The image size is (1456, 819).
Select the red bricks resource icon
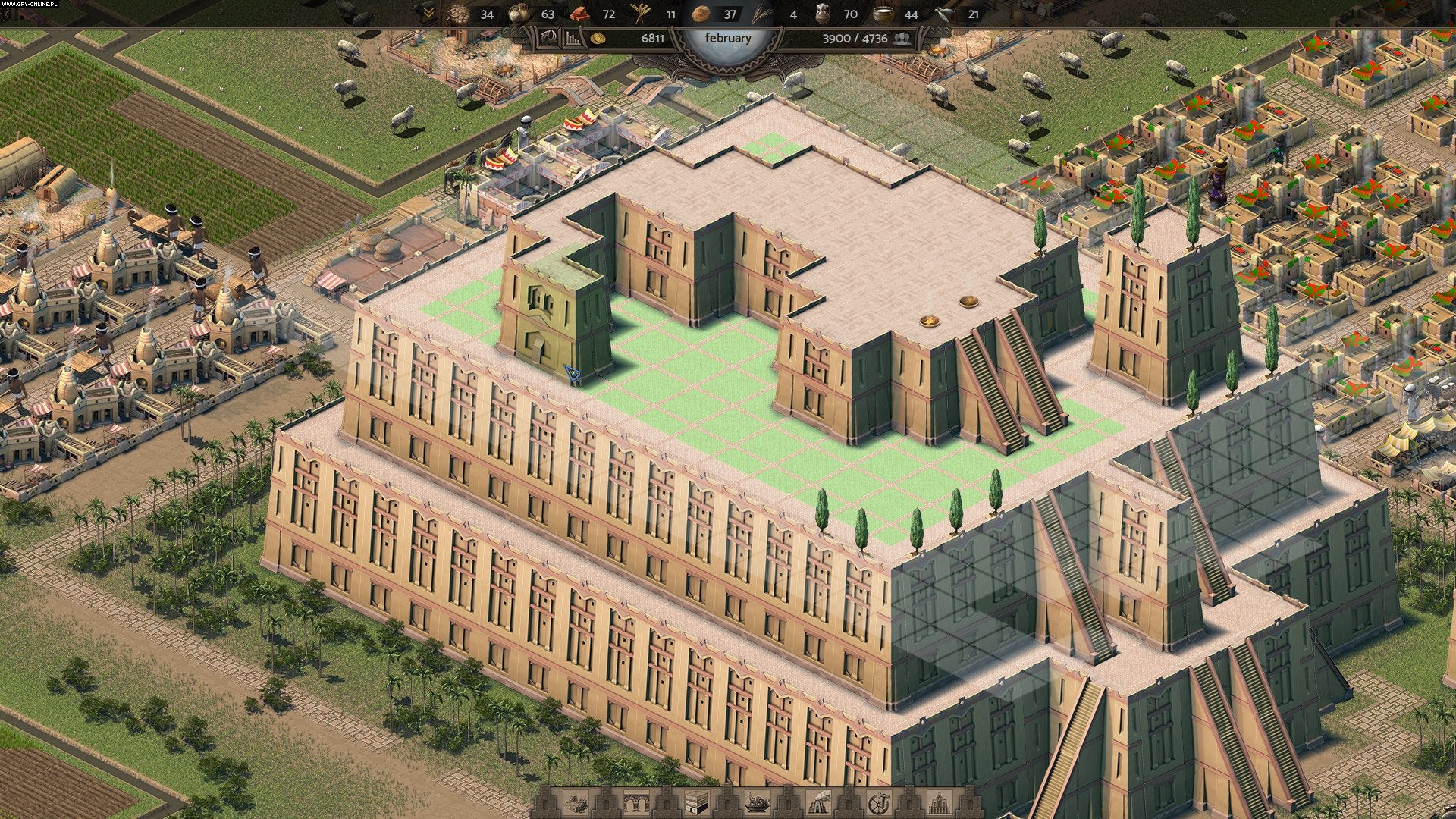point(581,14)
